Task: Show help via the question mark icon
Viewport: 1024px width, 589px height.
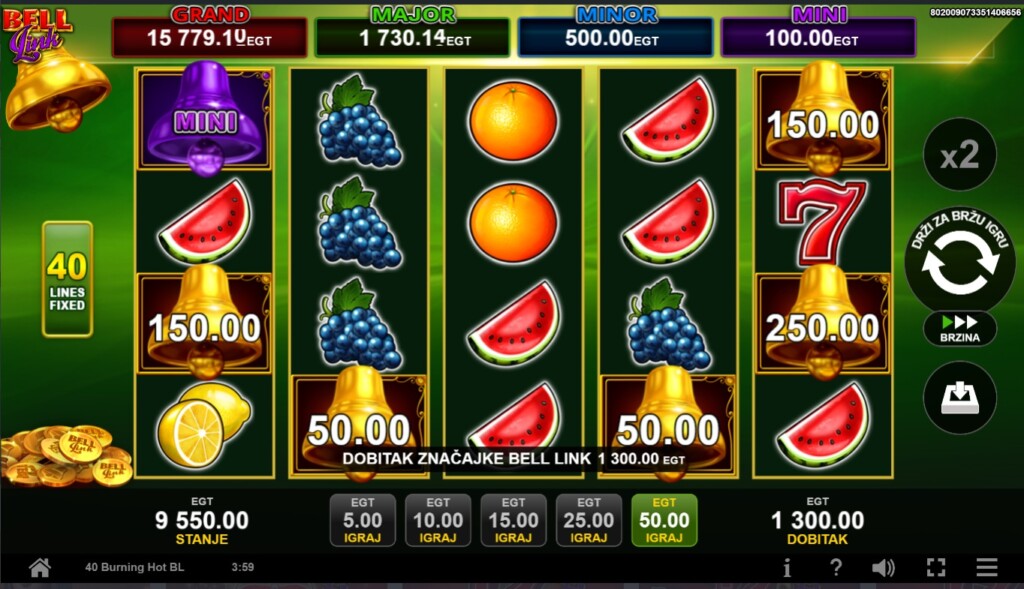Action: (x=836, y=568)
